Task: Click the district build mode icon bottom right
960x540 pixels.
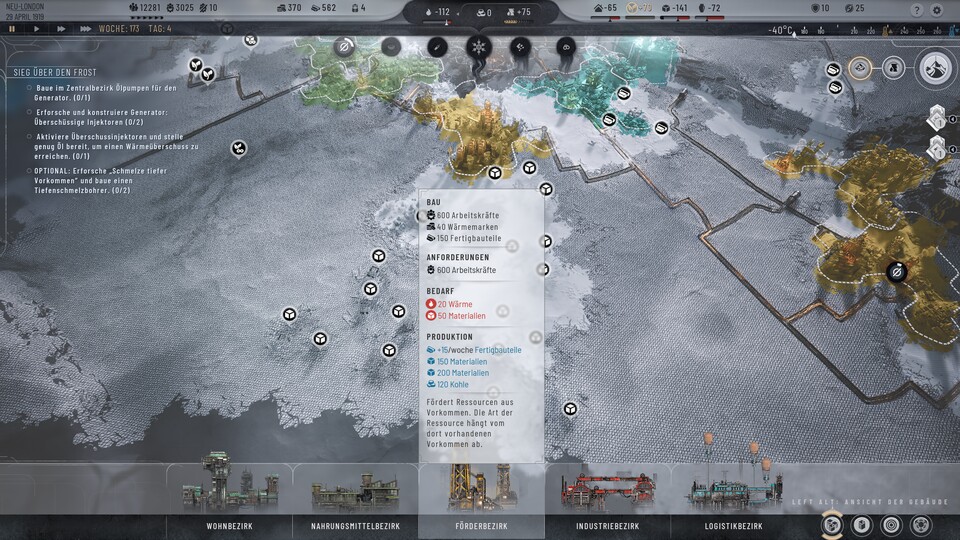Action: point(831,524)
